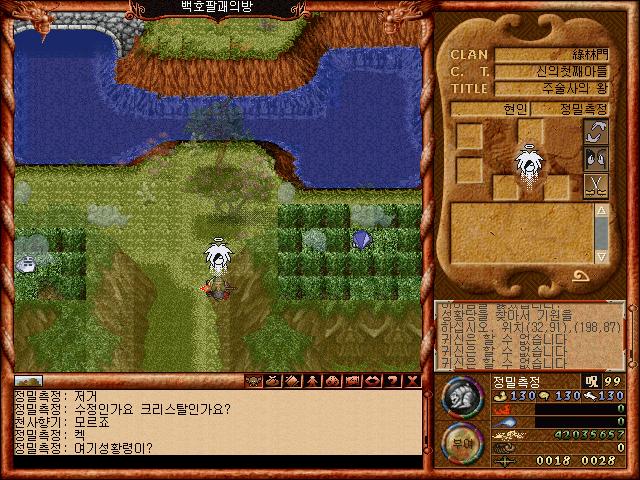This screenshot has height=480, width=640.
Task: Select the camera screenshot toolbar icon
Action: coord(351,381)
